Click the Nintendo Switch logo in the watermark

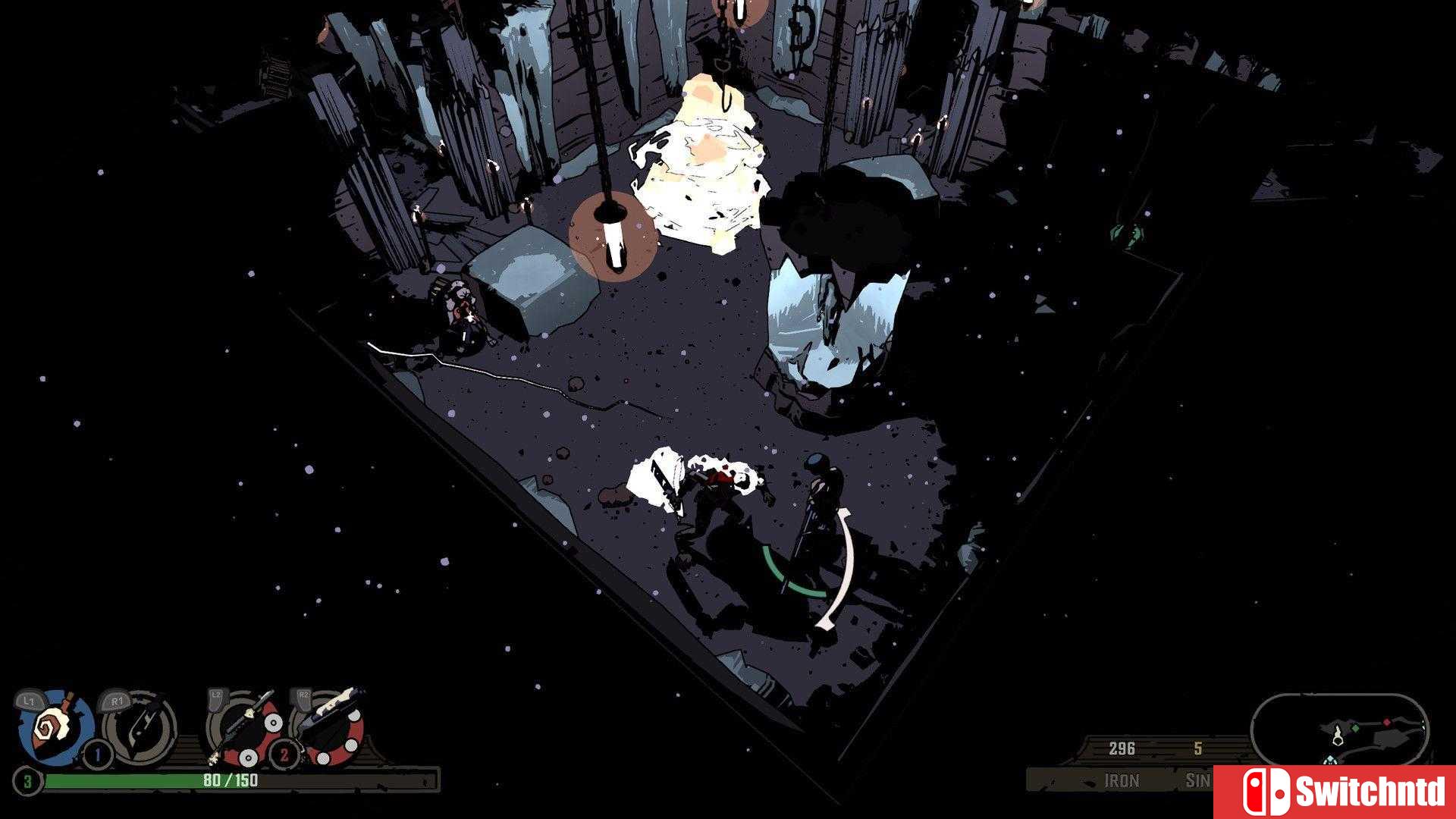[x=1267, y=791]
